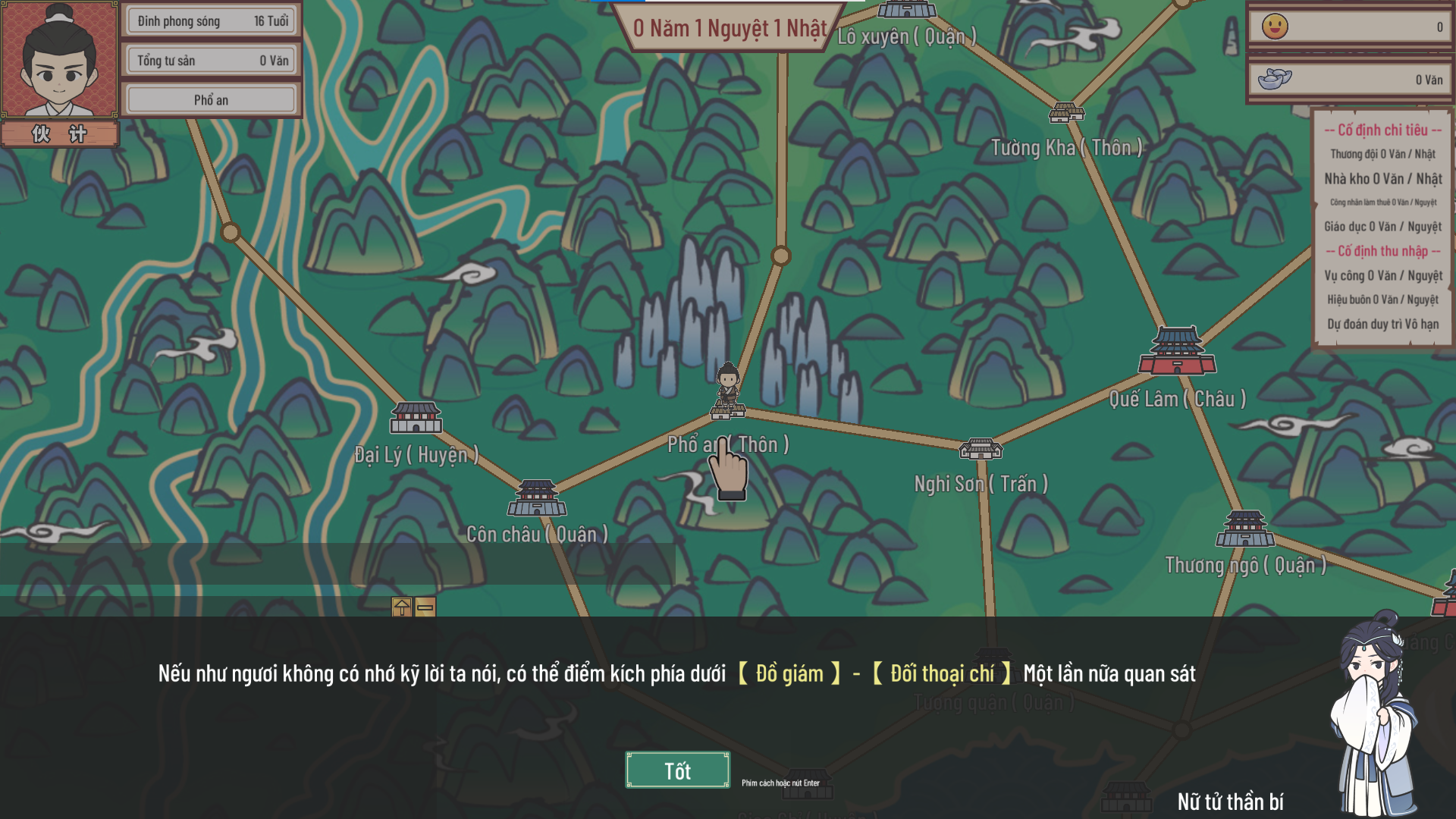Choose the Thương ngô (Quận) city marker
Image resolution: width=1456 pixels, height=819 pixels.
1245,529
